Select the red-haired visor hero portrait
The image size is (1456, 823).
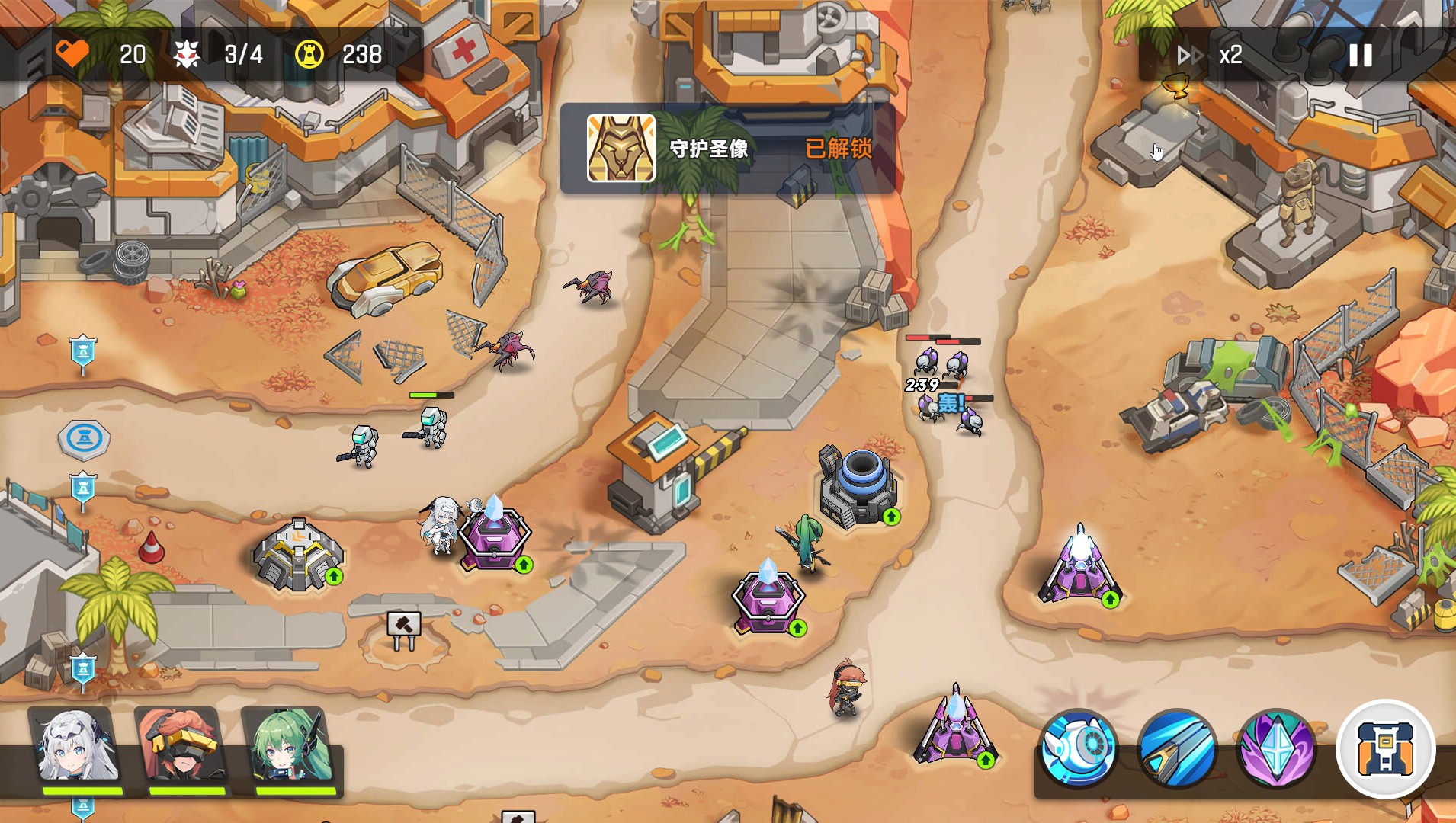[x=182, y=748]
